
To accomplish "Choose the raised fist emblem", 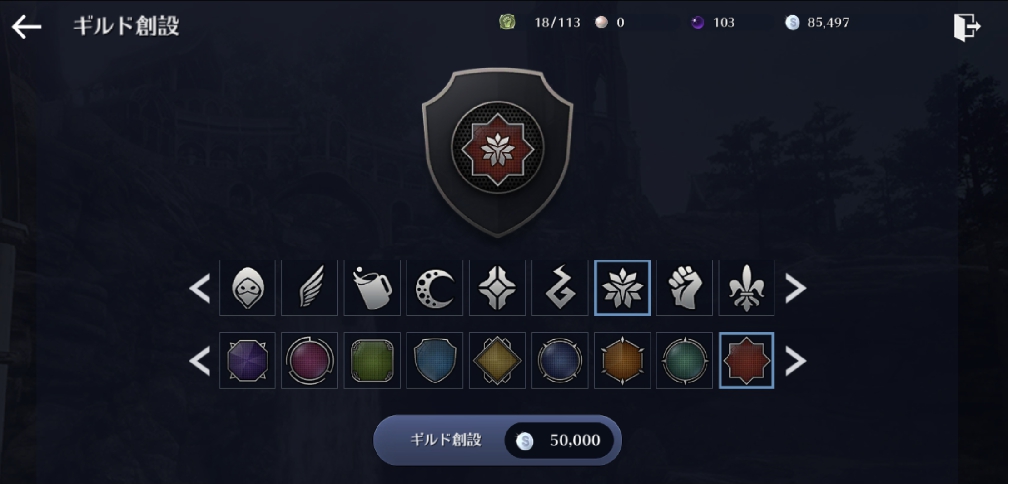I will point(684,288).
